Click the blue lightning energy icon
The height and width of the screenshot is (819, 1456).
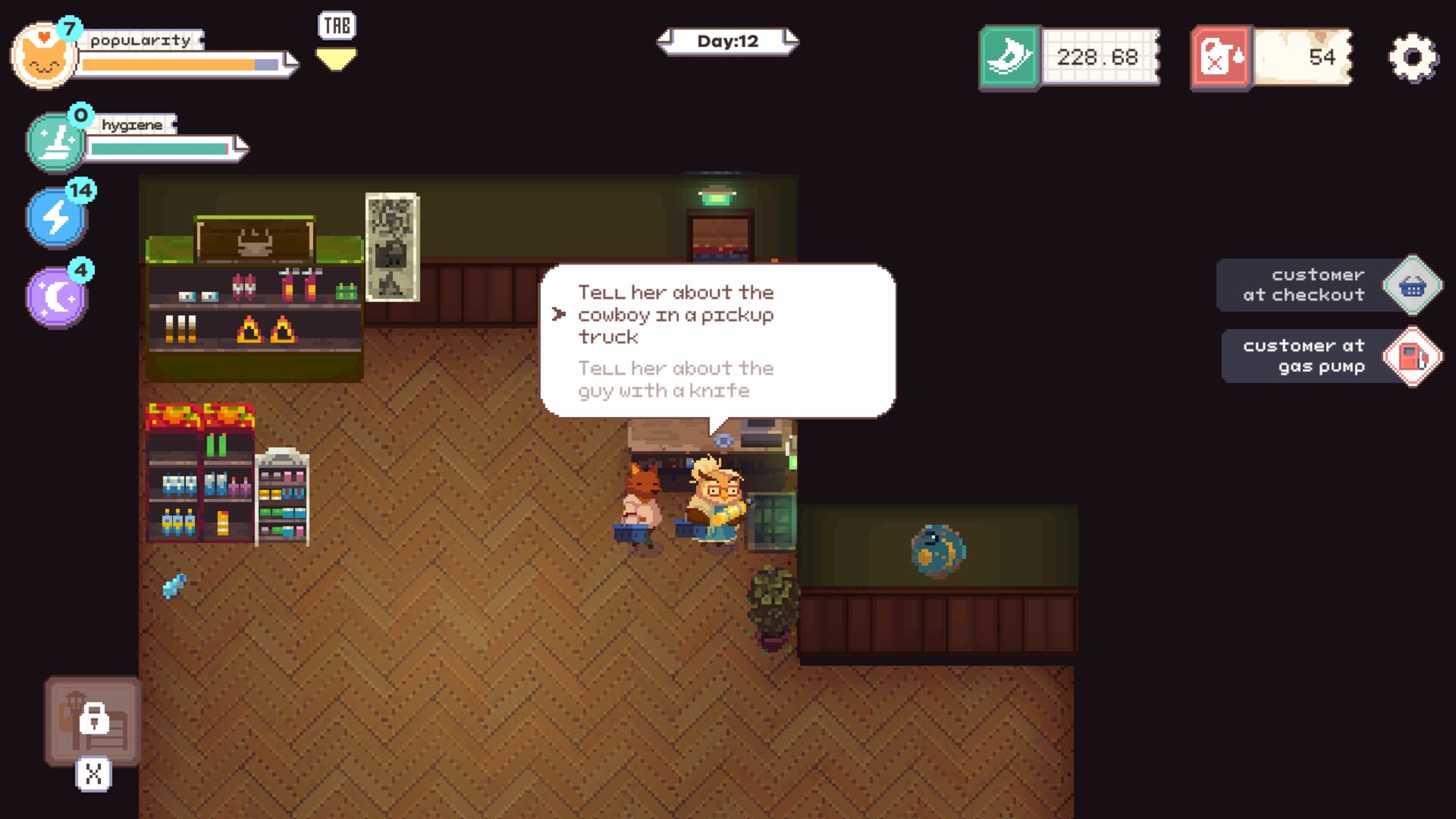[57, 218]
